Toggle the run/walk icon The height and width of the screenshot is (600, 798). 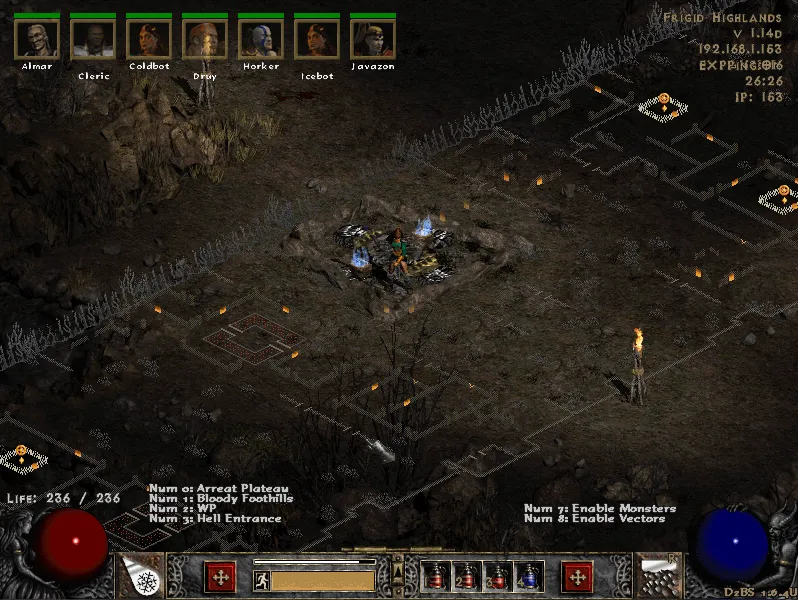tap(262, 579)
